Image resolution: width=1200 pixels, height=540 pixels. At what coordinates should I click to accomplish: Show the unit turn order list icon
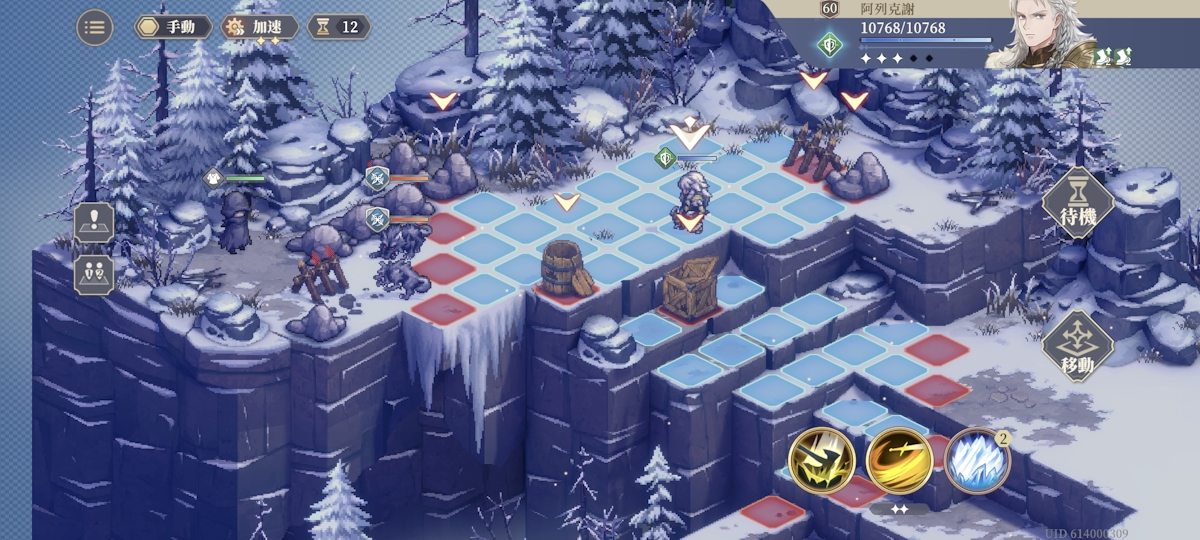click(95, 274)
